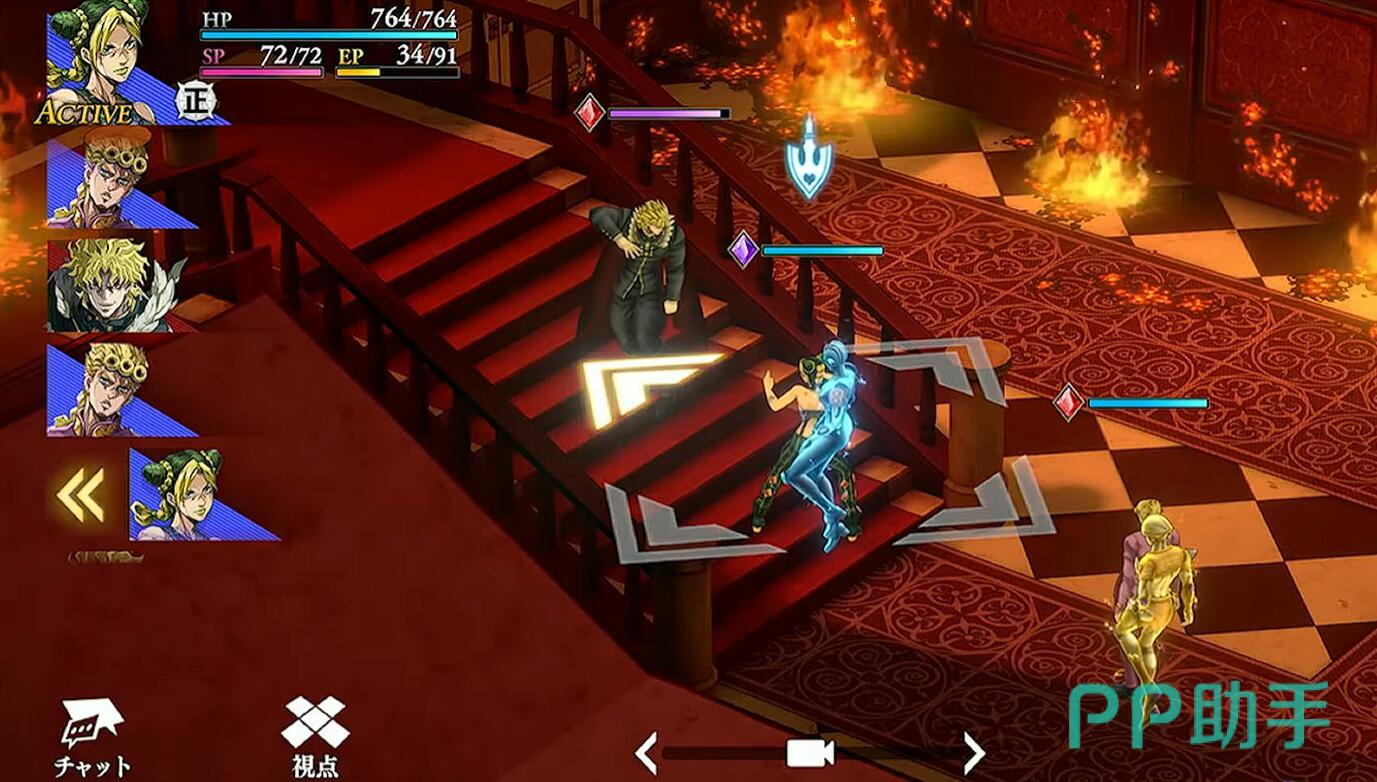The width and height of the screenshot is (1377, 782).
Task: Switch the view with the 視点 button
Action: click(x=315, y=737)
